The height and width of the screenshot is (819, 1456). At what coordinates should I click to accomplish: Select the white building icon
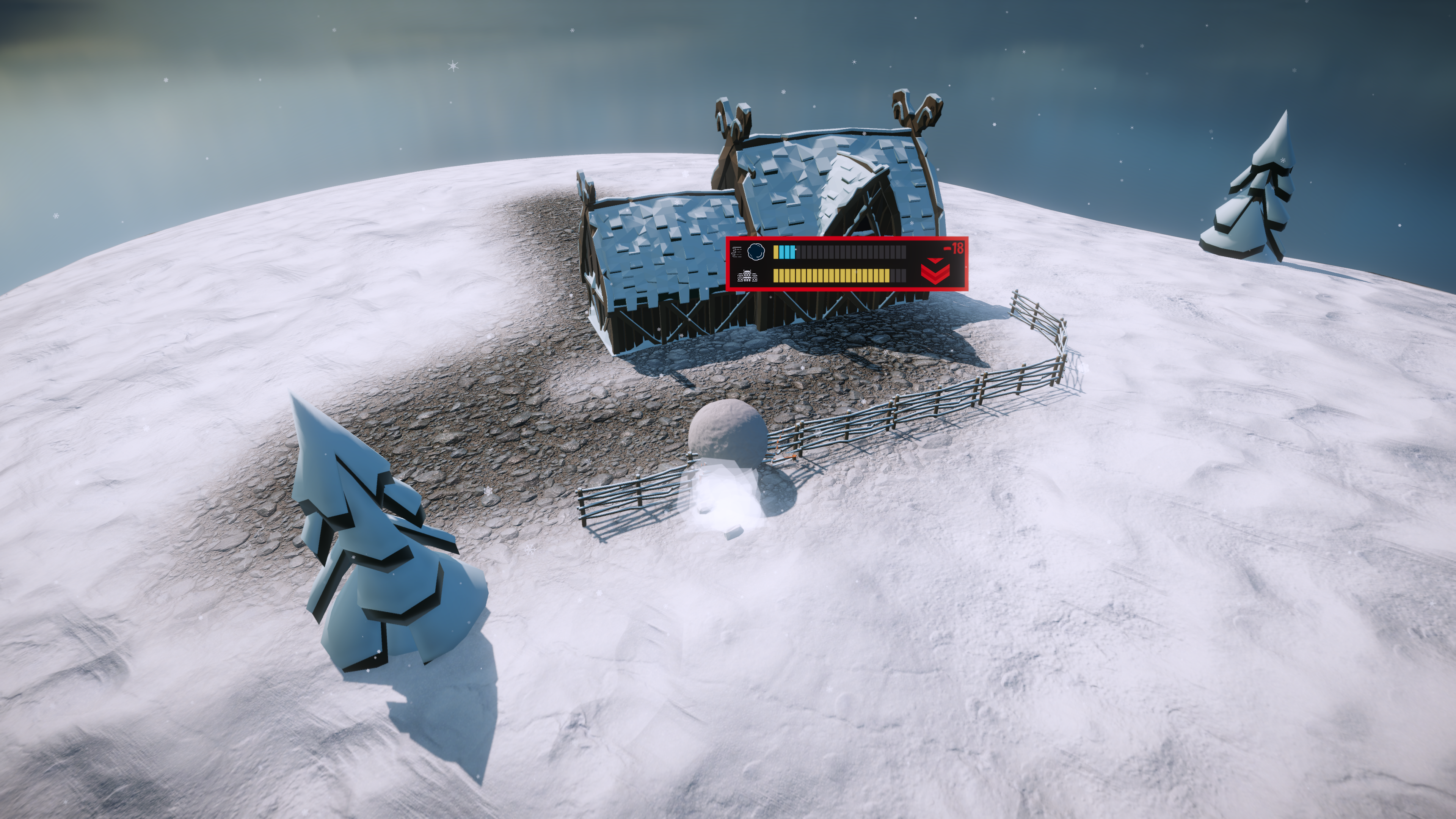[x=747, y=276]
